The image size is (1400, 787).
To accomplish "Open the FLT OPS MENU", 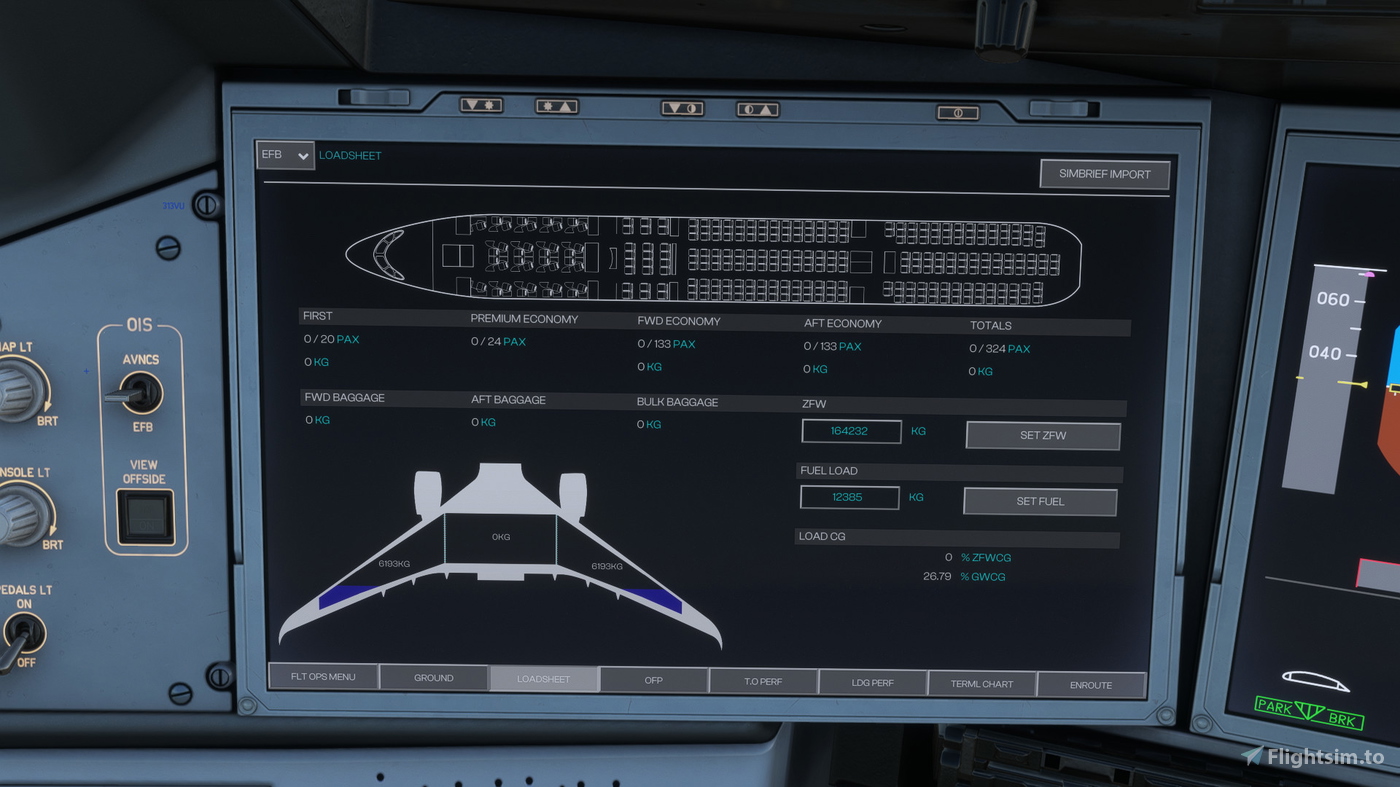I will pos(325,676).
